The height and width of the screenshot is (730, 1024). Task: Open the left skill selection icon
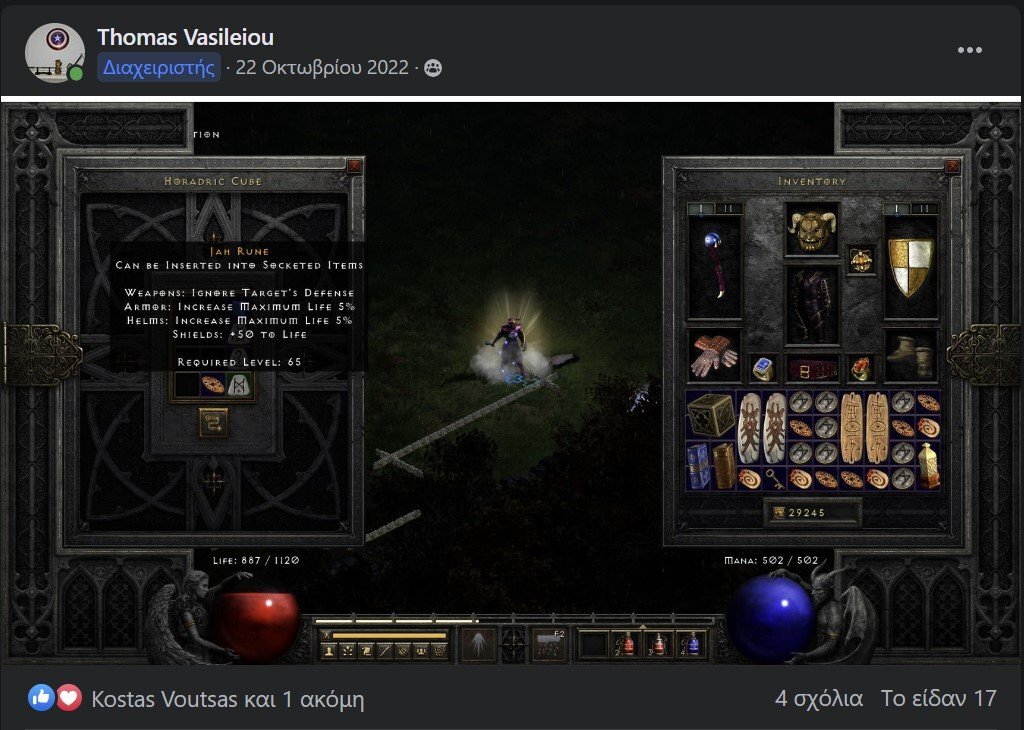point(476,643)
